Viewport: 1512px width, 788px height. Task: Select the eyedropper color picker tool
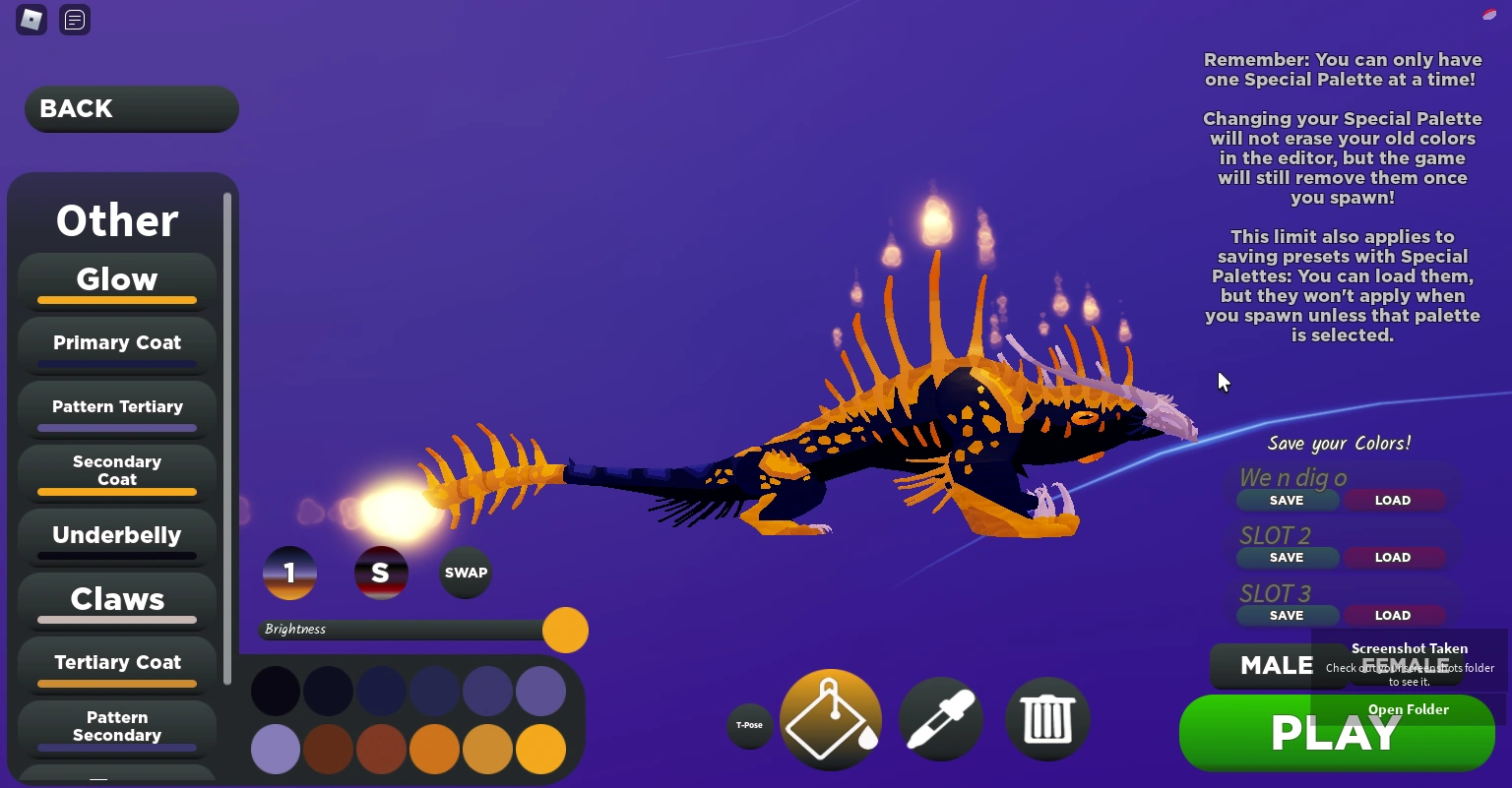940,719
